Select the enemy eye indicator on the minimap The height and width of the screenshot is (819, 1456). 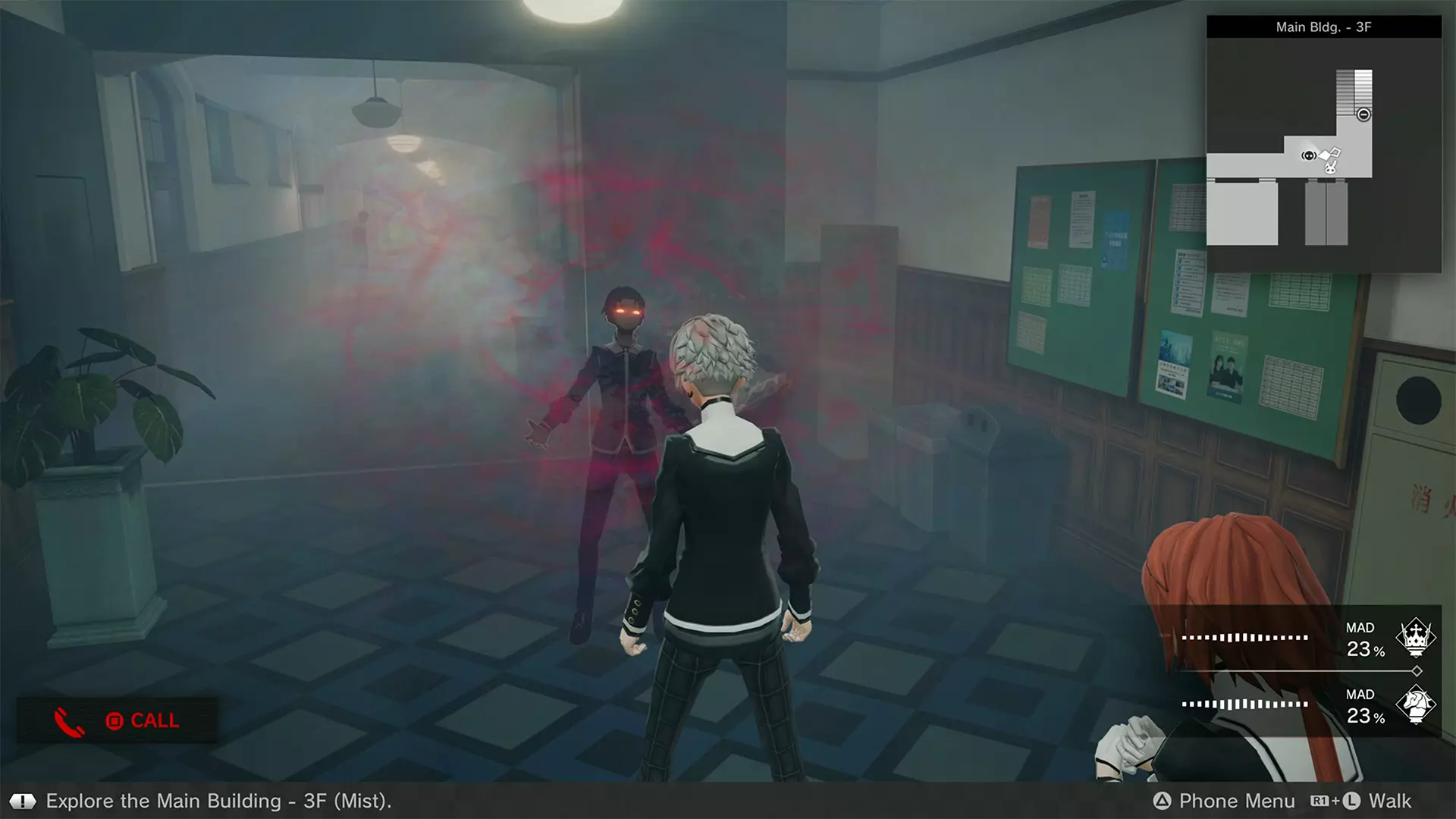tap(1309, 155)
